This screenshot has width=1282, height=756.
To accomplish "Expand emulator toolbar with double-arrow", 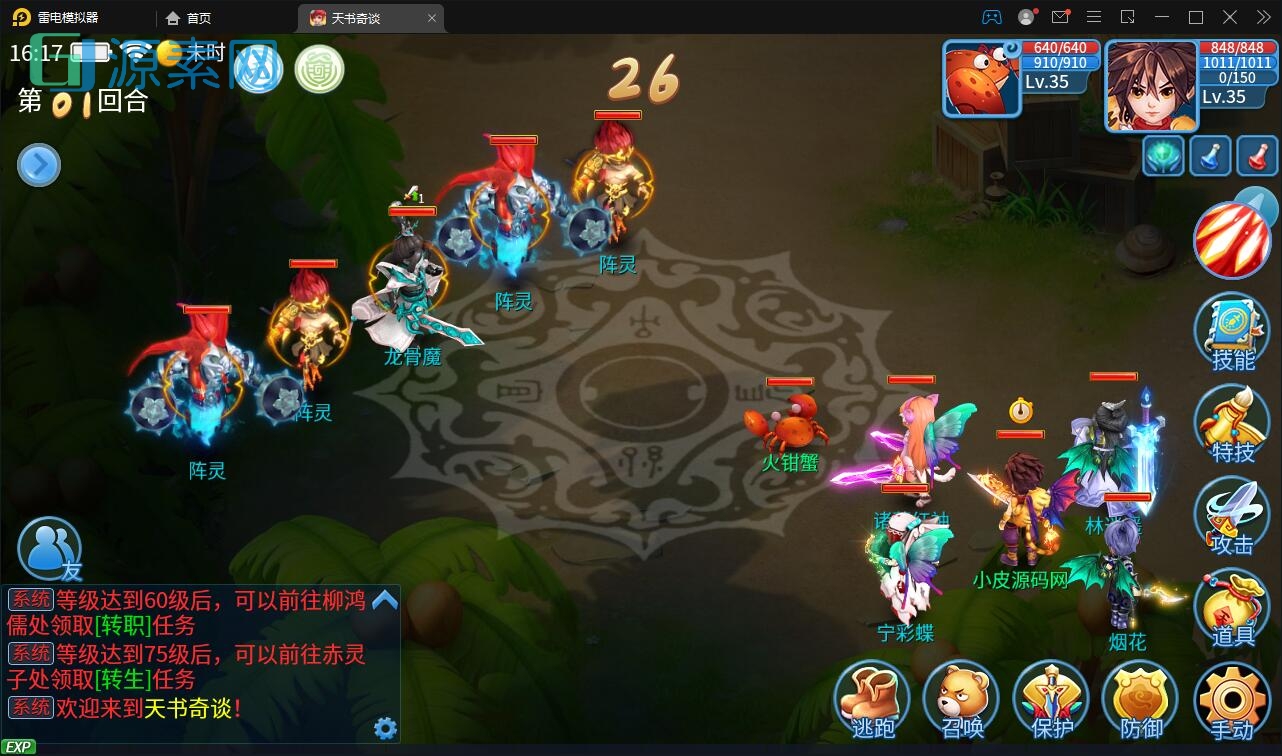I will coord(1262,17).
